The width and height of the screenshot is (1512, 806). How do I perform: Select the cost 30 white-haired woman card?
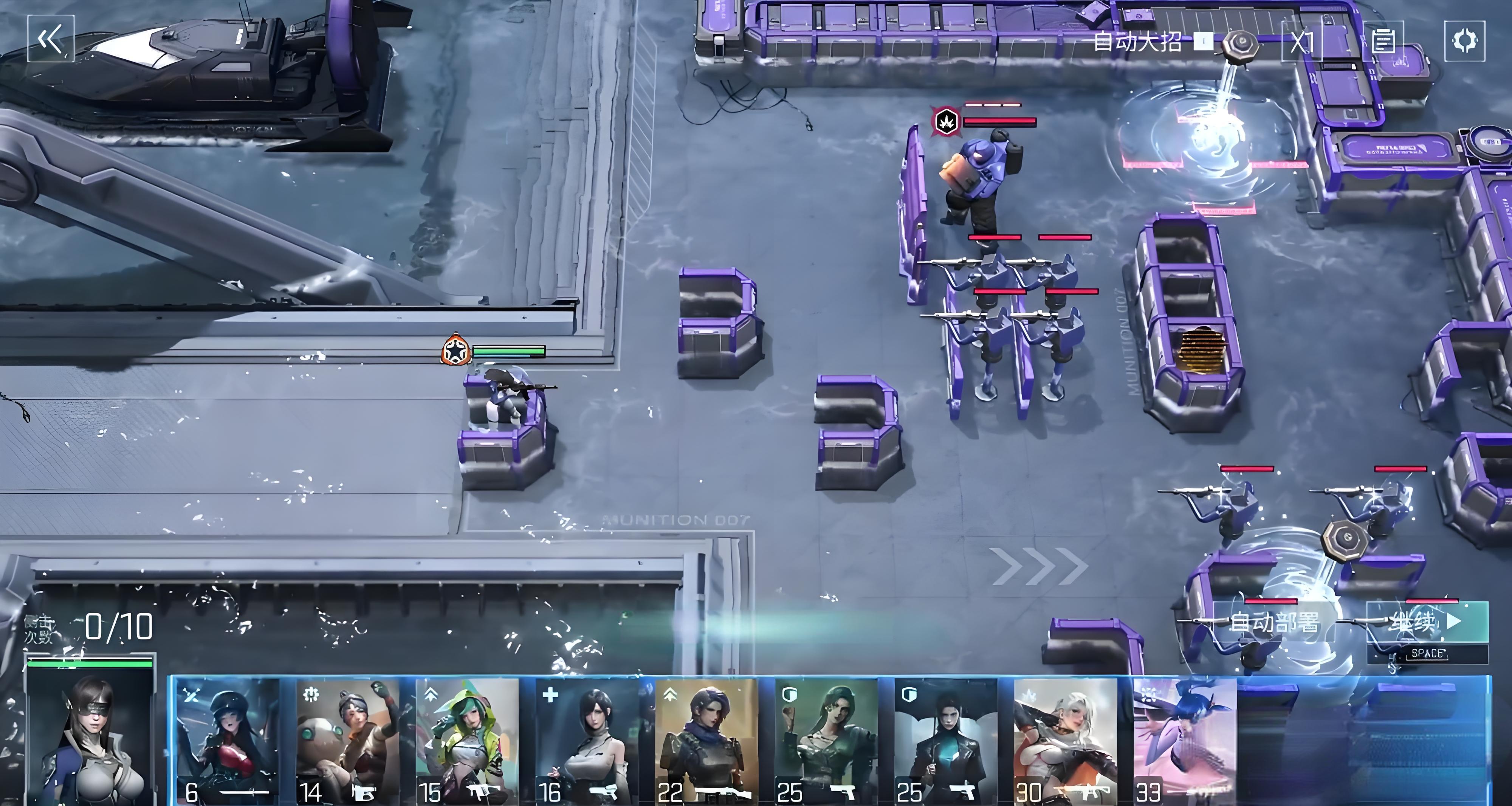click(1065, 741)
